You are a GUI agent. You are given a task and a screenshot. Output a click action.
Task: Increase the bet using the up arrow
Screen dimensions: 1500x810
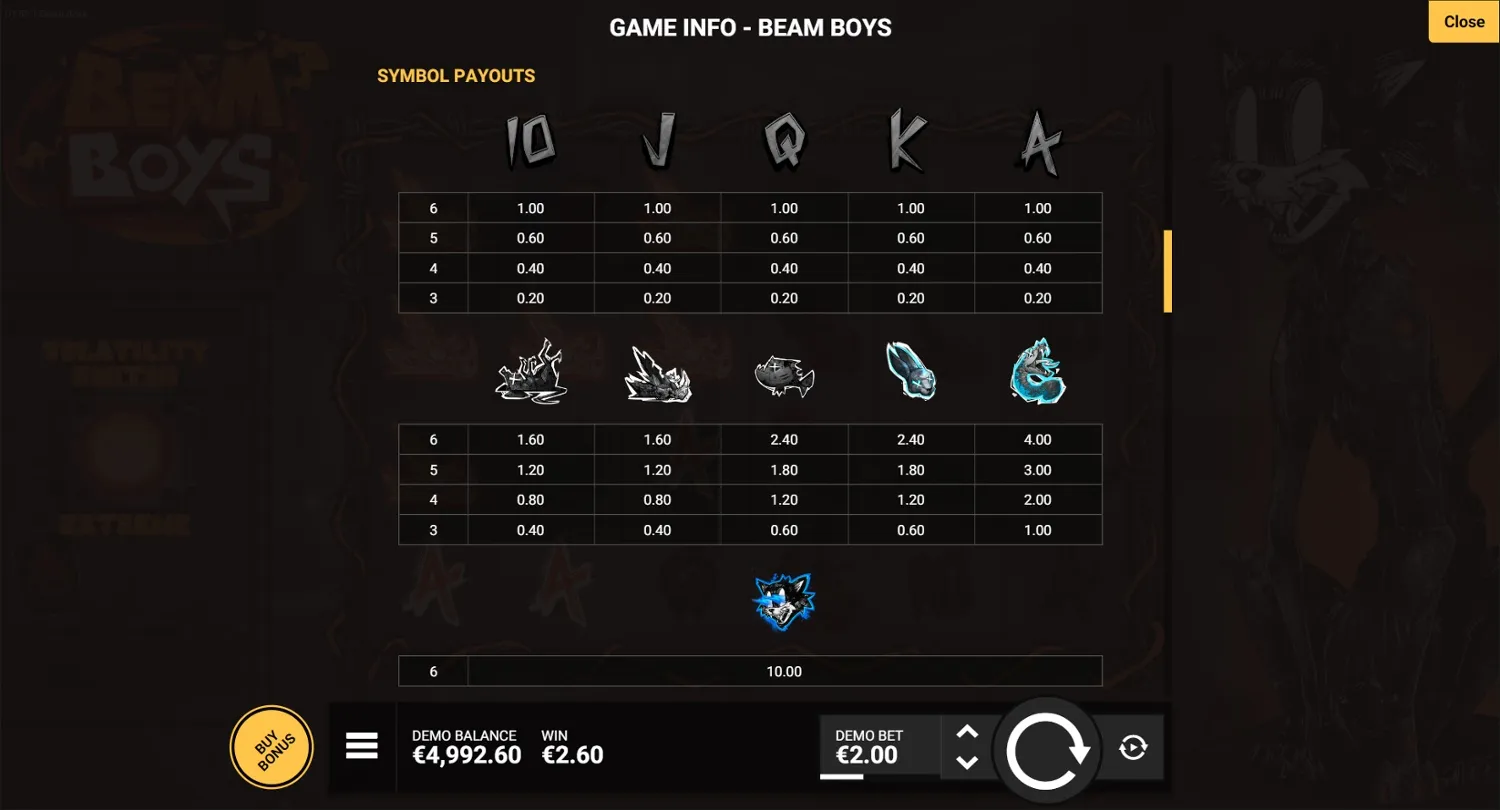[x=967, y=732]
